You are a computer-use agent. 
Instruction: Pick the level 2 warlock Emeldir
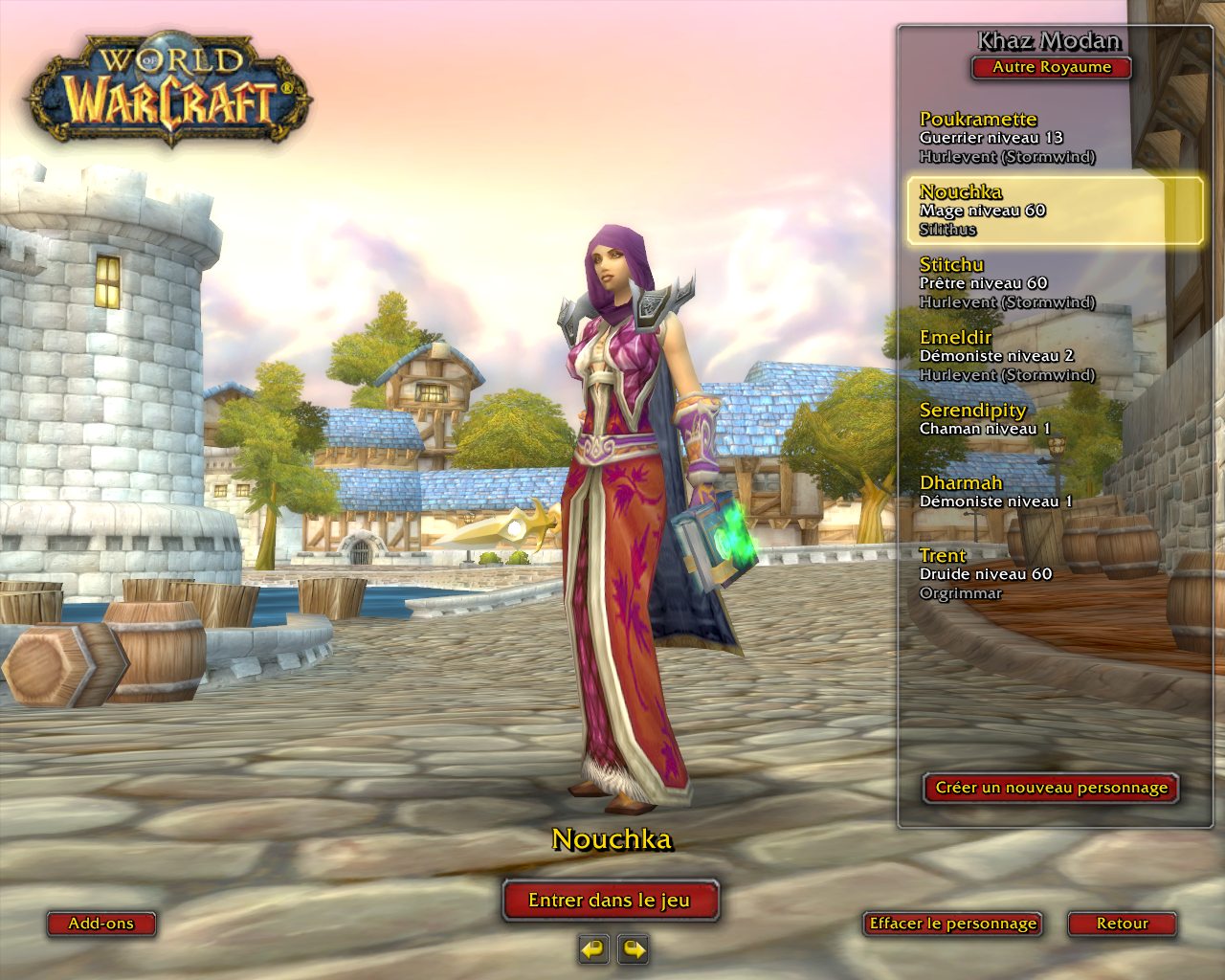click(1007, 355)
